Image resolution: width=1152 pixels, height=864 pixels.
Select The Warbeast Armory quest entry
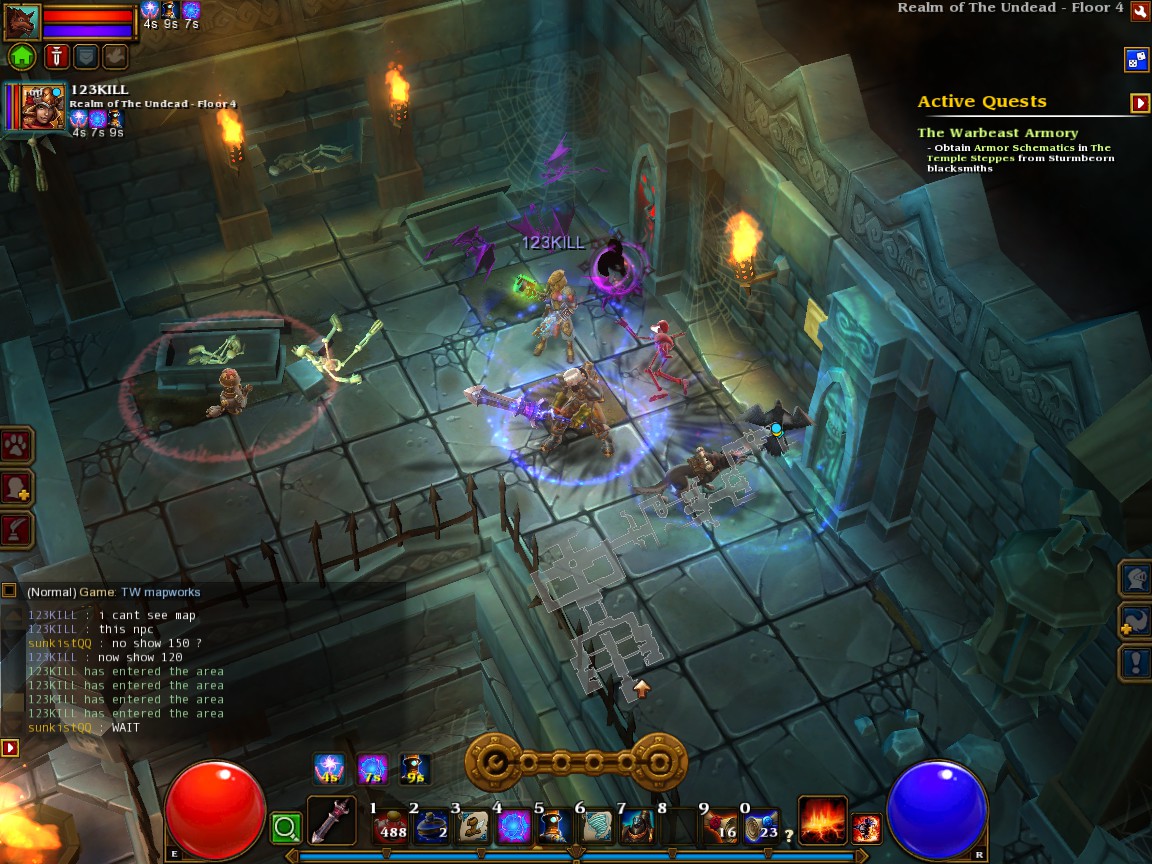point(997,133)
